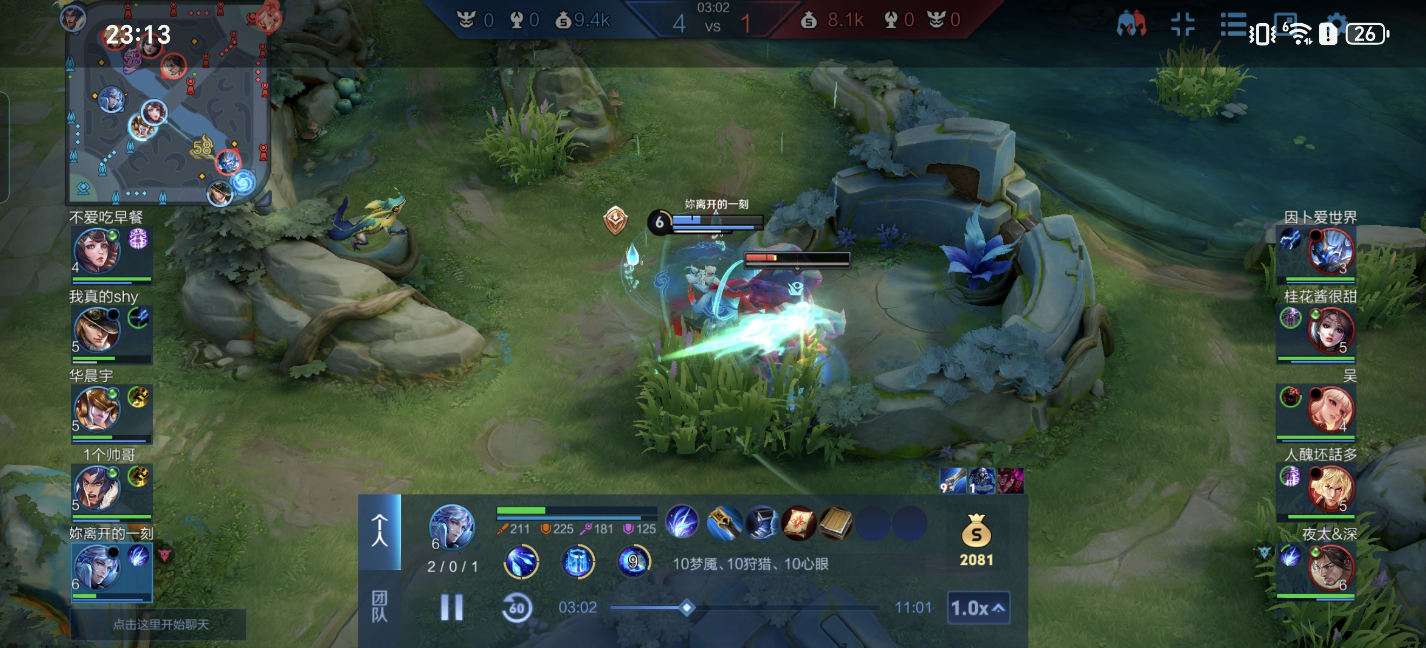Rewind the replay by 60 seconds
1426x648 pixels.
[x=516, y=607]
